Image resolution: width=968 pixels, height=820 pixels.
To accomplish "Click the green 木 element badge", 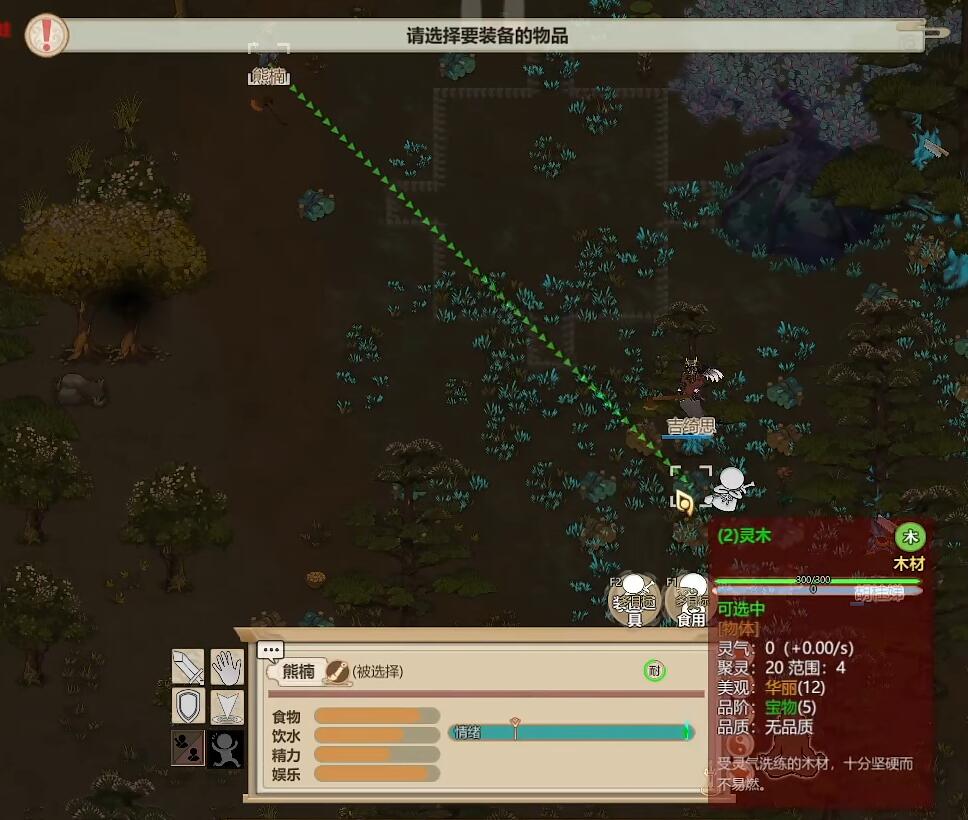I will (909, 537).
